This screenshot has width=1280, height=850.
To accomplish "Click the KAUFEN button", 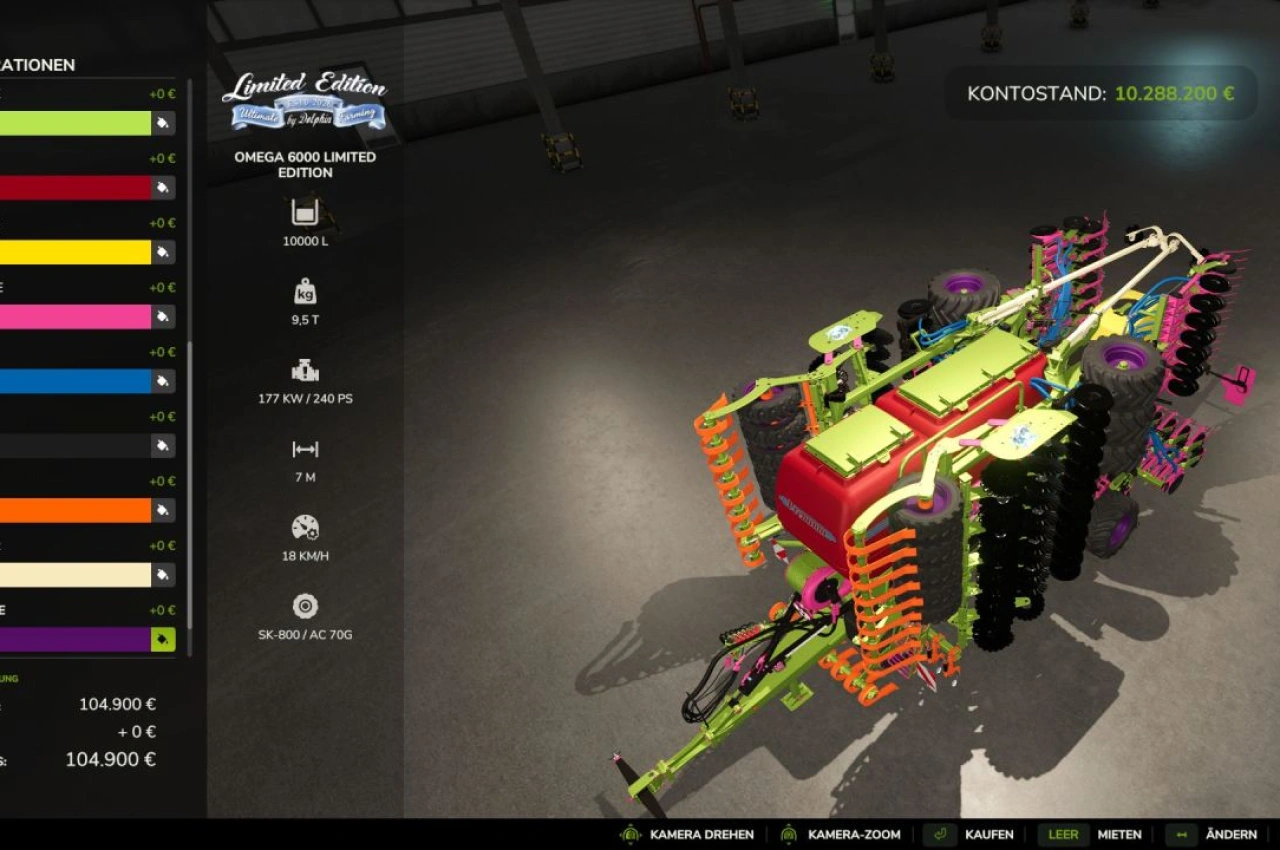I will (x=988, y=834).
